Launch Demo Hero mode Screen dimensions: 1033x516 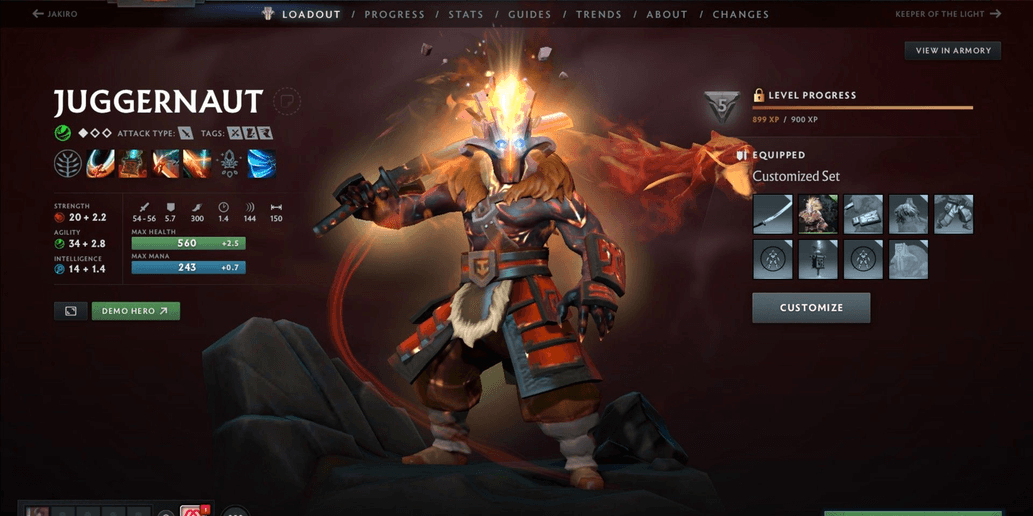[136, 311]
